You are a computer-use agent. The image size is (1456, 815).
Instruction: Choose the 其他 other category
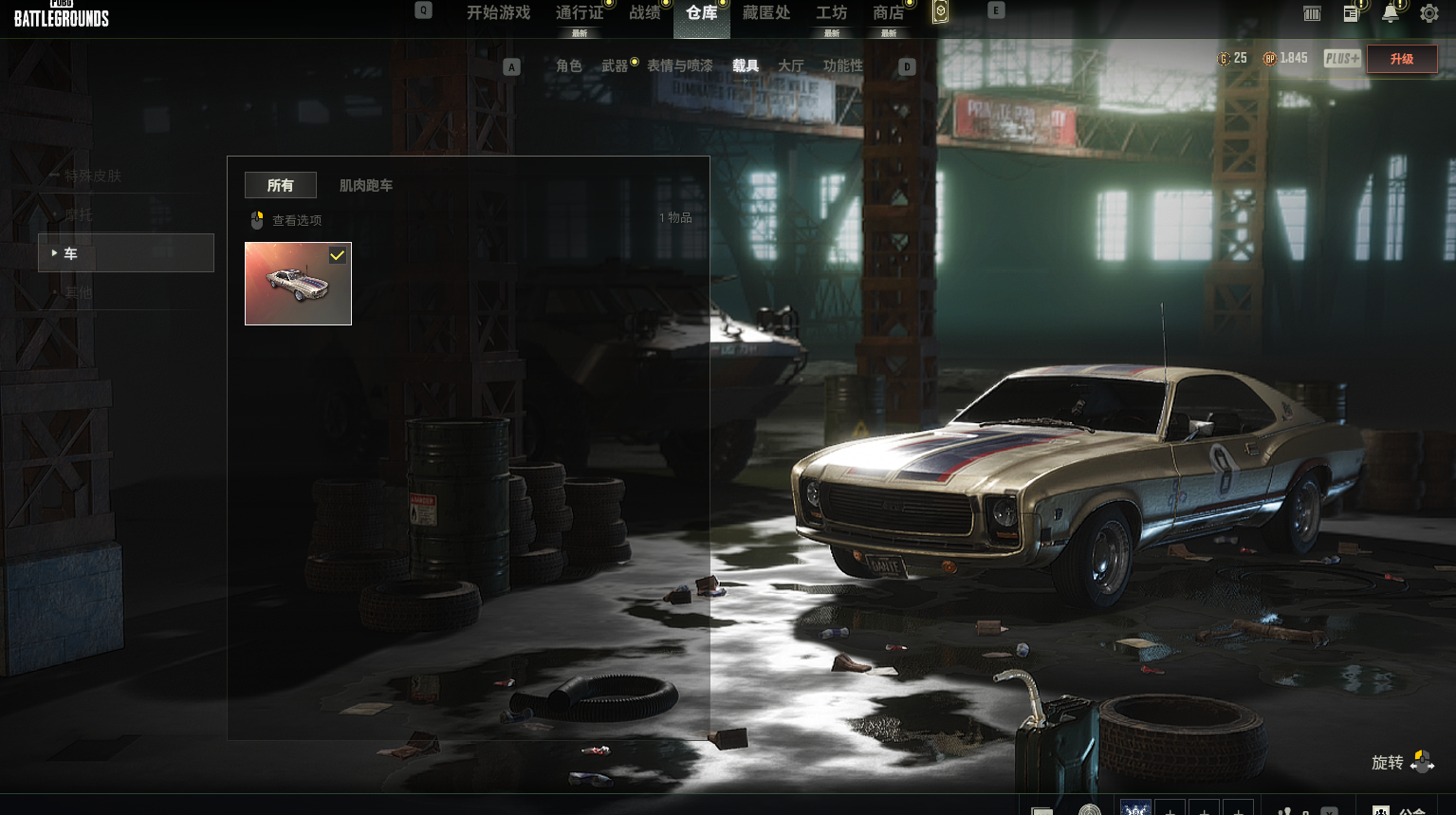[x=79, y=293]
